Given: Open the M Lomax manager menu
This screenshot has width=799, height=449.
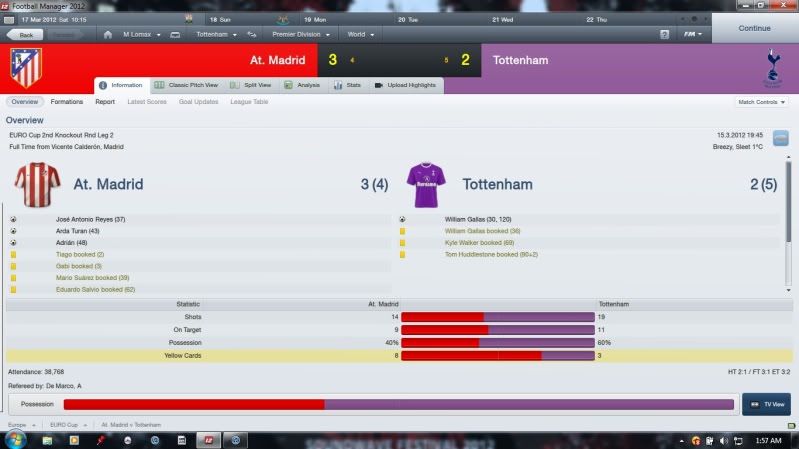Looking at the screenshot, I should [x=137, y=34].
